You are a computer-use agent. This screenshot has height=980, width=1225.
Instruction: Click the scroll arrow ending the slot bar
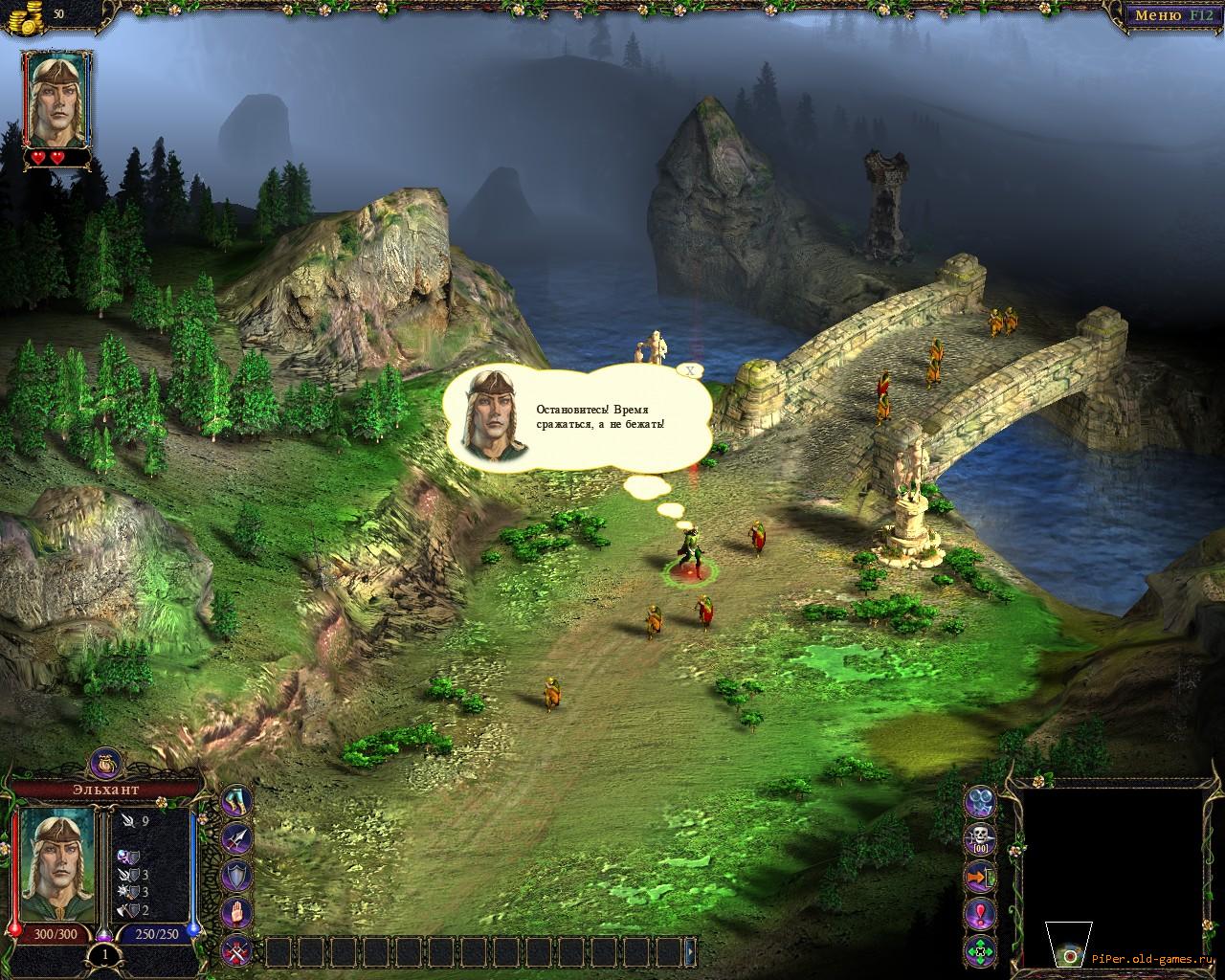click(690, 951)
